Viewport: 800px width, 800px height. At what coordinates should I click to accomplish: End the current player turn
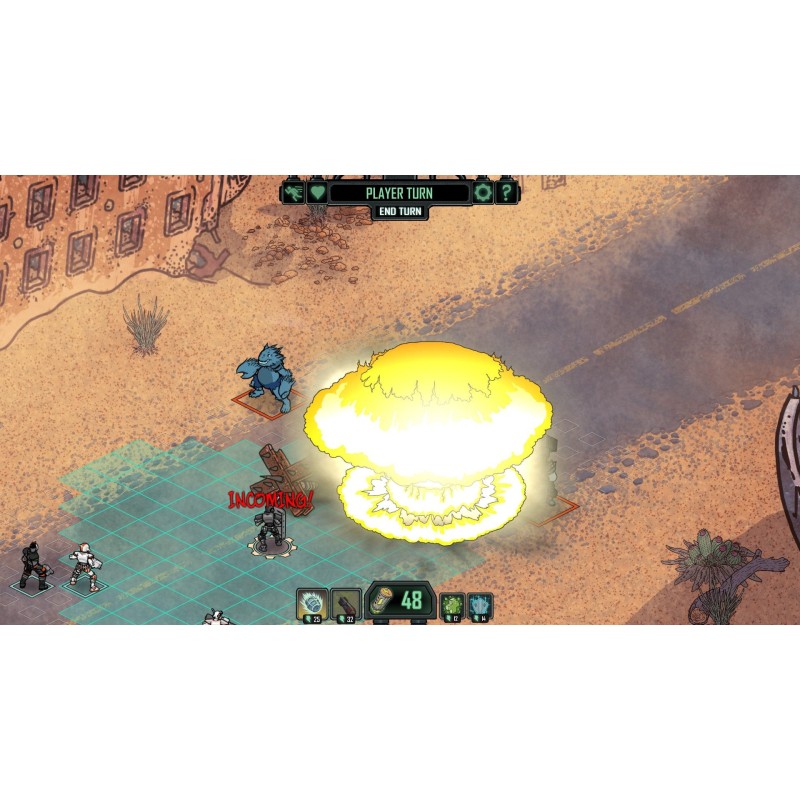pyautogui.click(x=400, y=212)
